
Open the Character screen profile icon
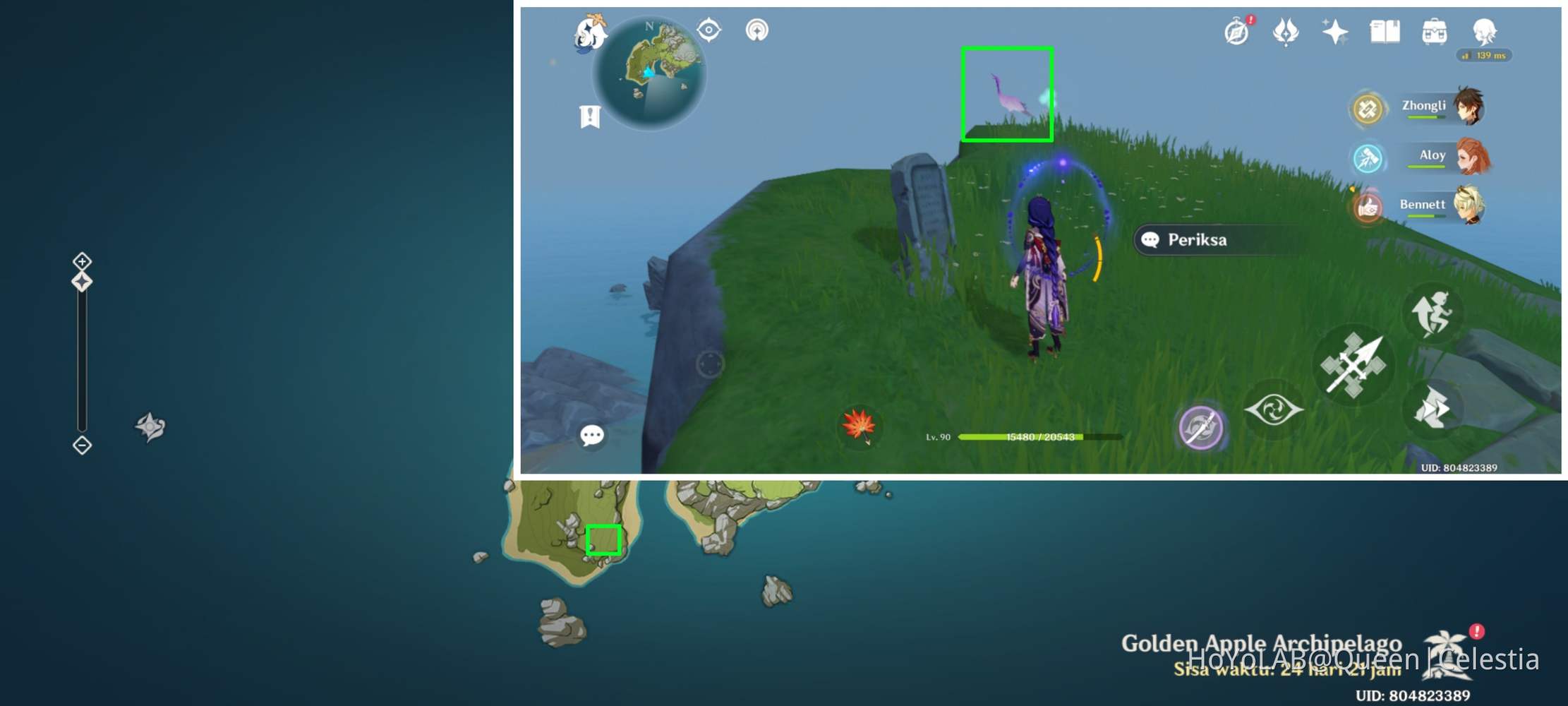pos(1485,30)
